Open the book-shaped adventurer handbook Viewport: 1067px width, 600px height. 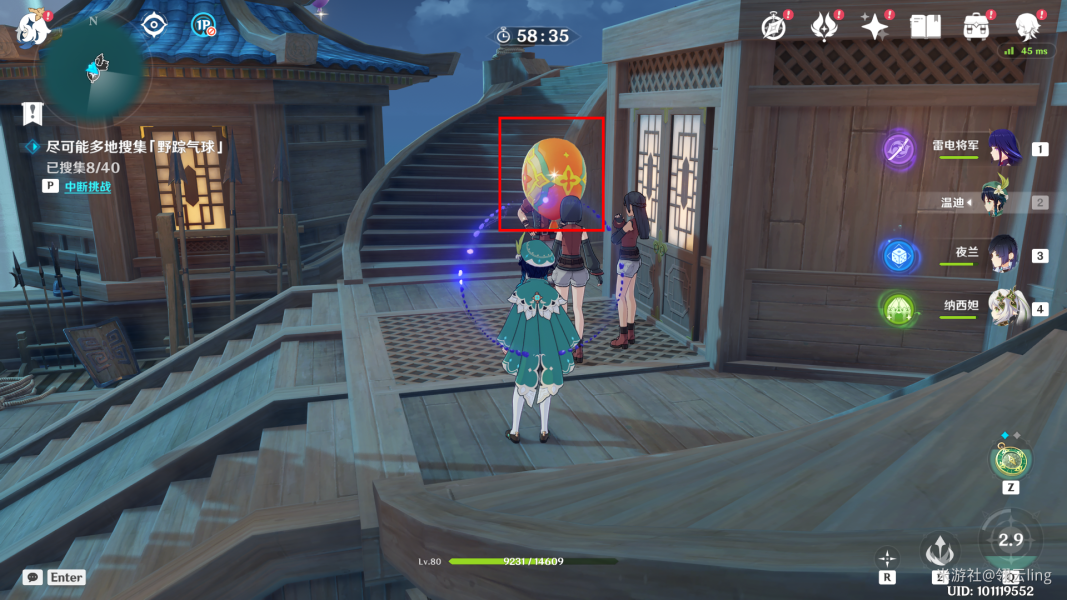point(925,27)
